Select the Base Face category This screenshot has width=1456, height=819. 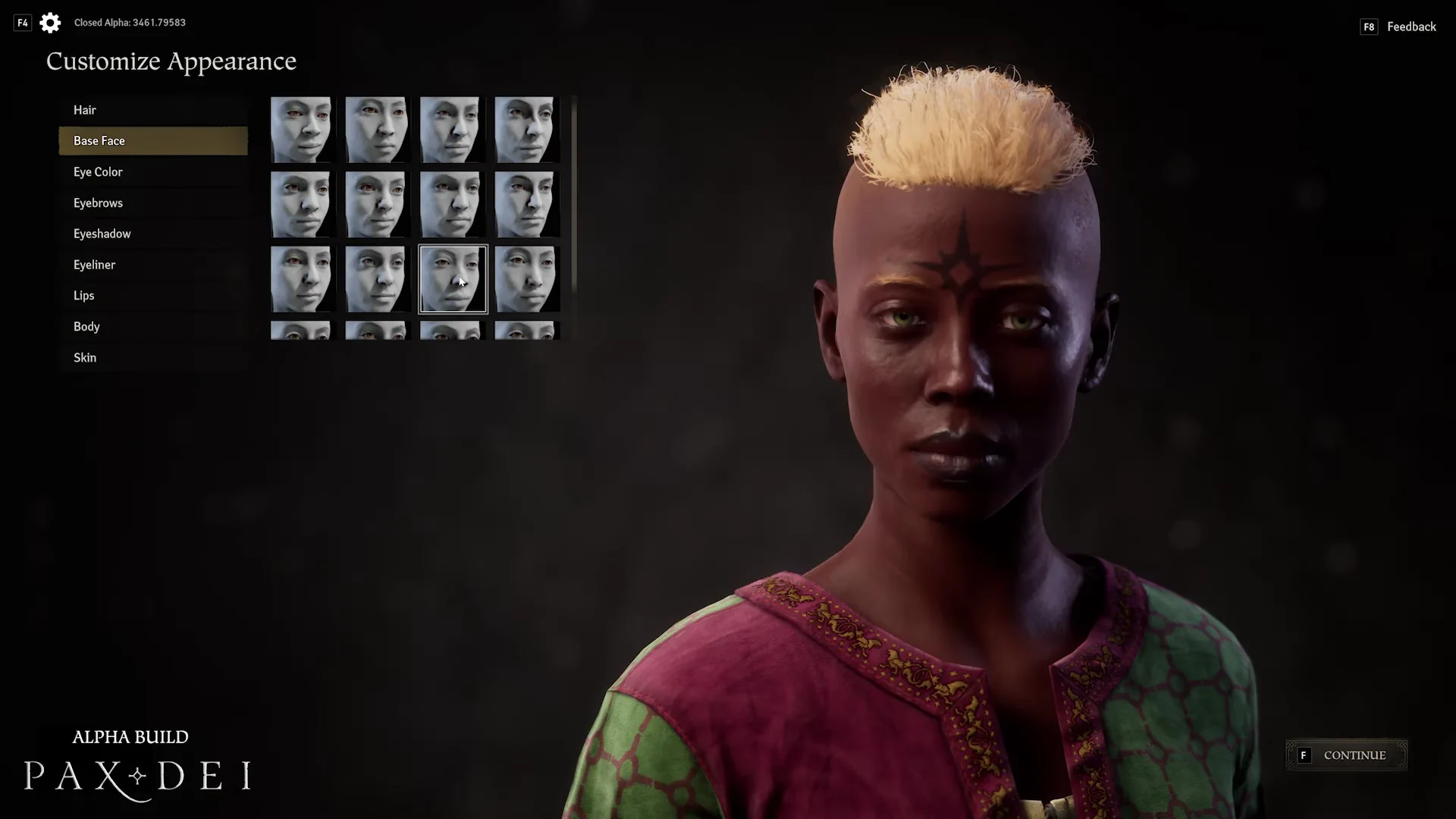(x=152, y=141)
